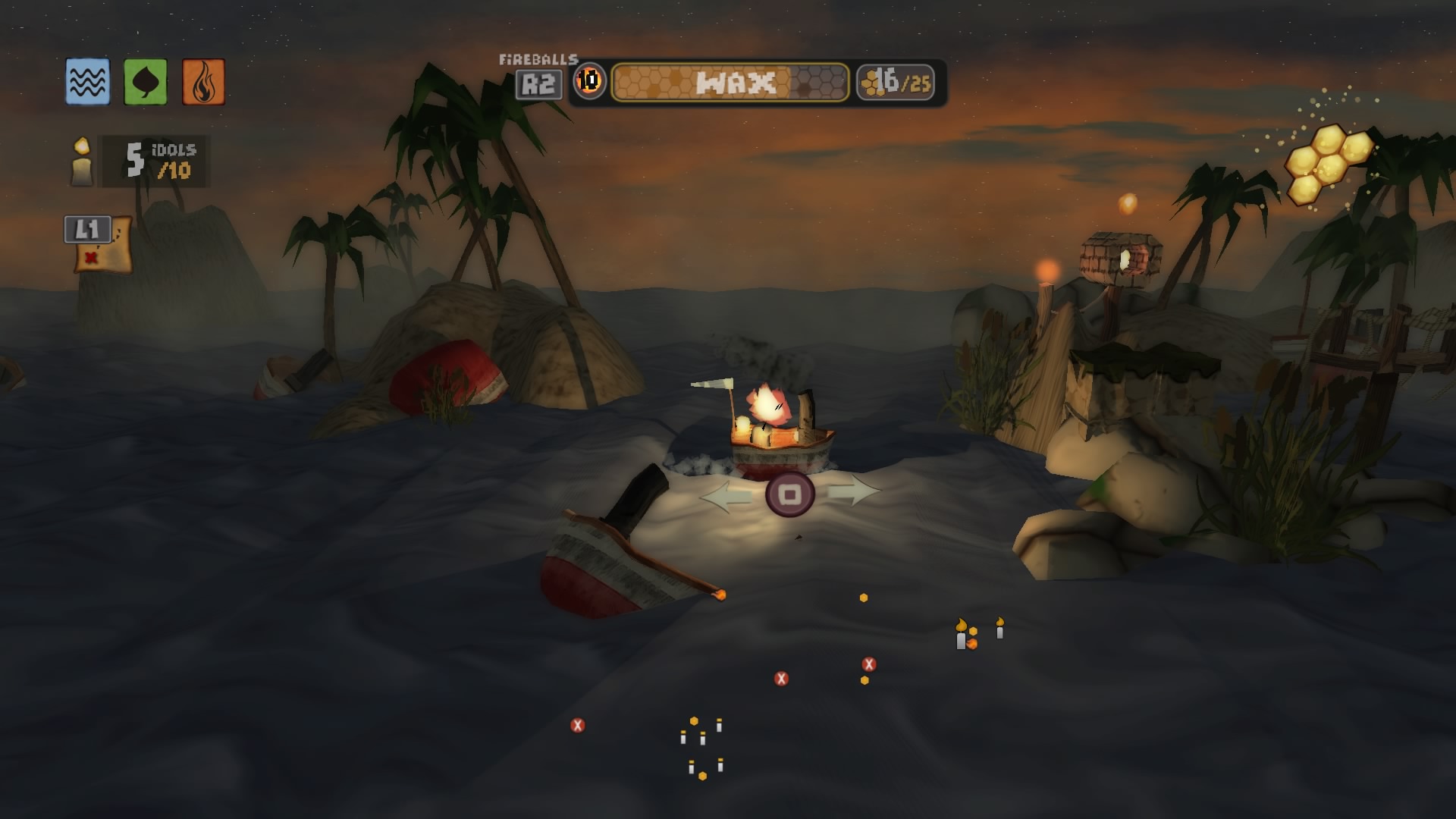Select the glowing honeycomb cluster at top right
Screen dimensions: 1456x819
tap(1331, 163)
